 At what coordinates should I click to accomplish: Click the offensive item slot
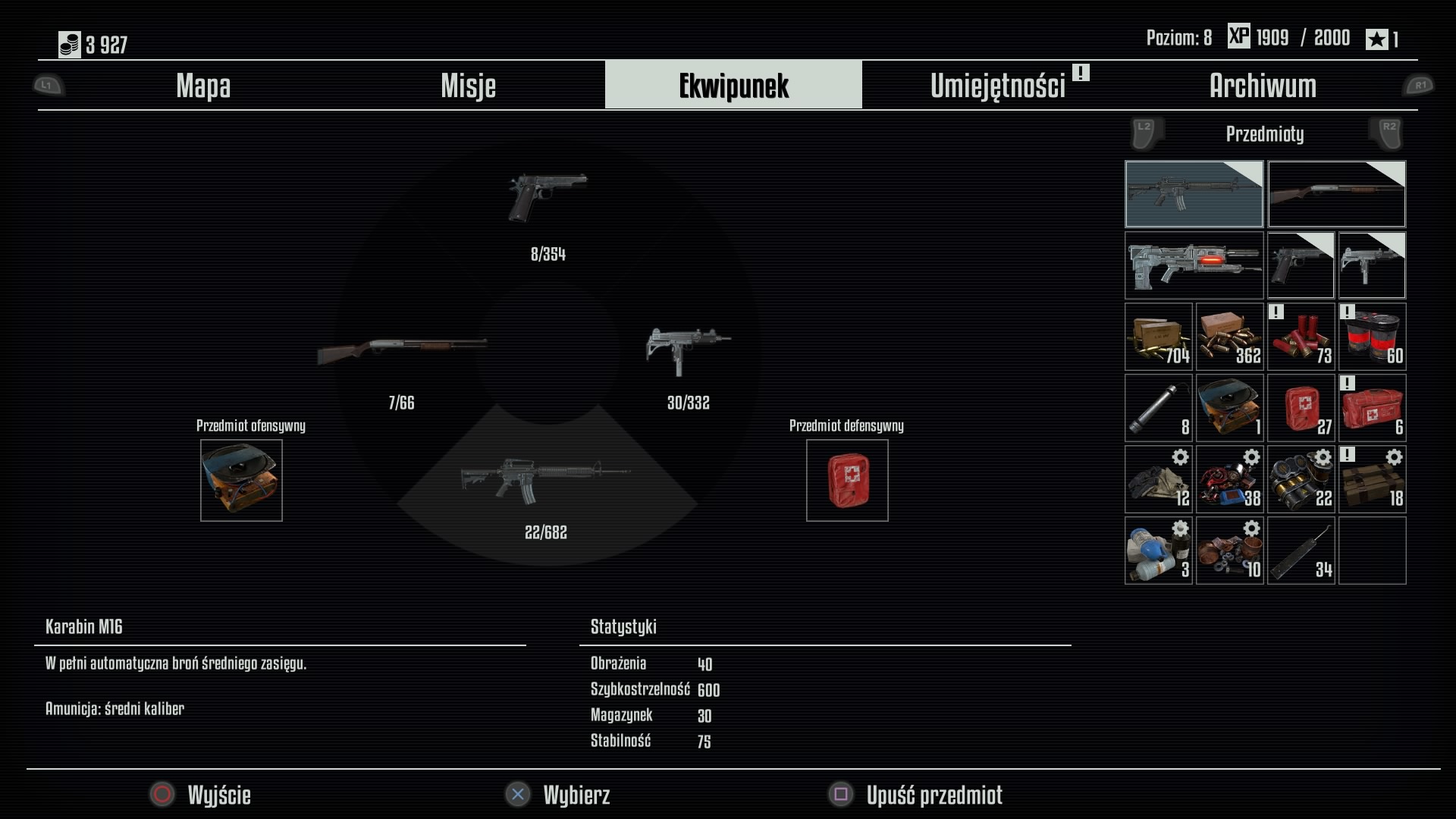[x=241, y=480]
